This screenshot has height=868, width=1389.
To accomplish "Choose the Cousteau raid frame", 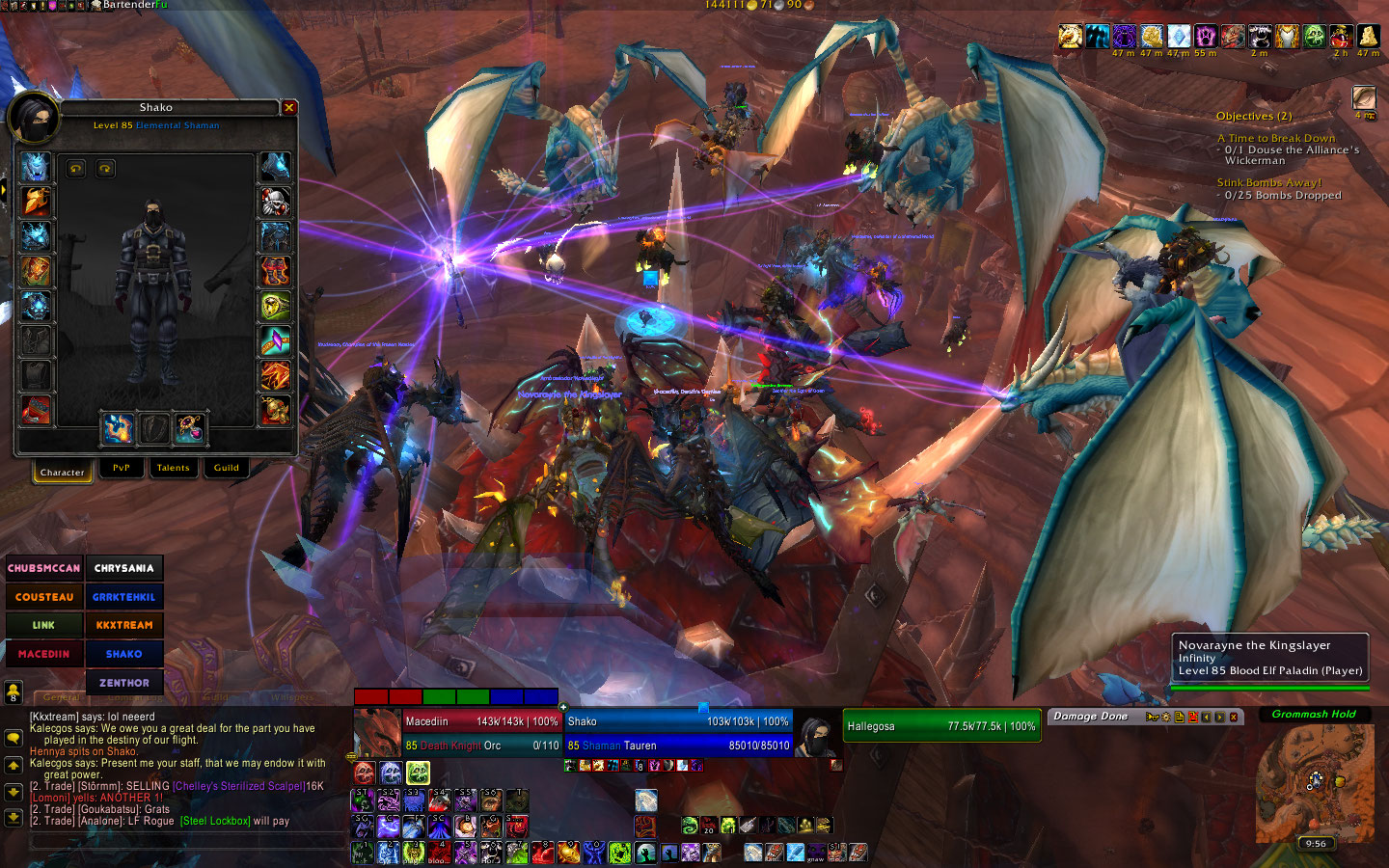I will pyautogui.click(x=44, y=597).
